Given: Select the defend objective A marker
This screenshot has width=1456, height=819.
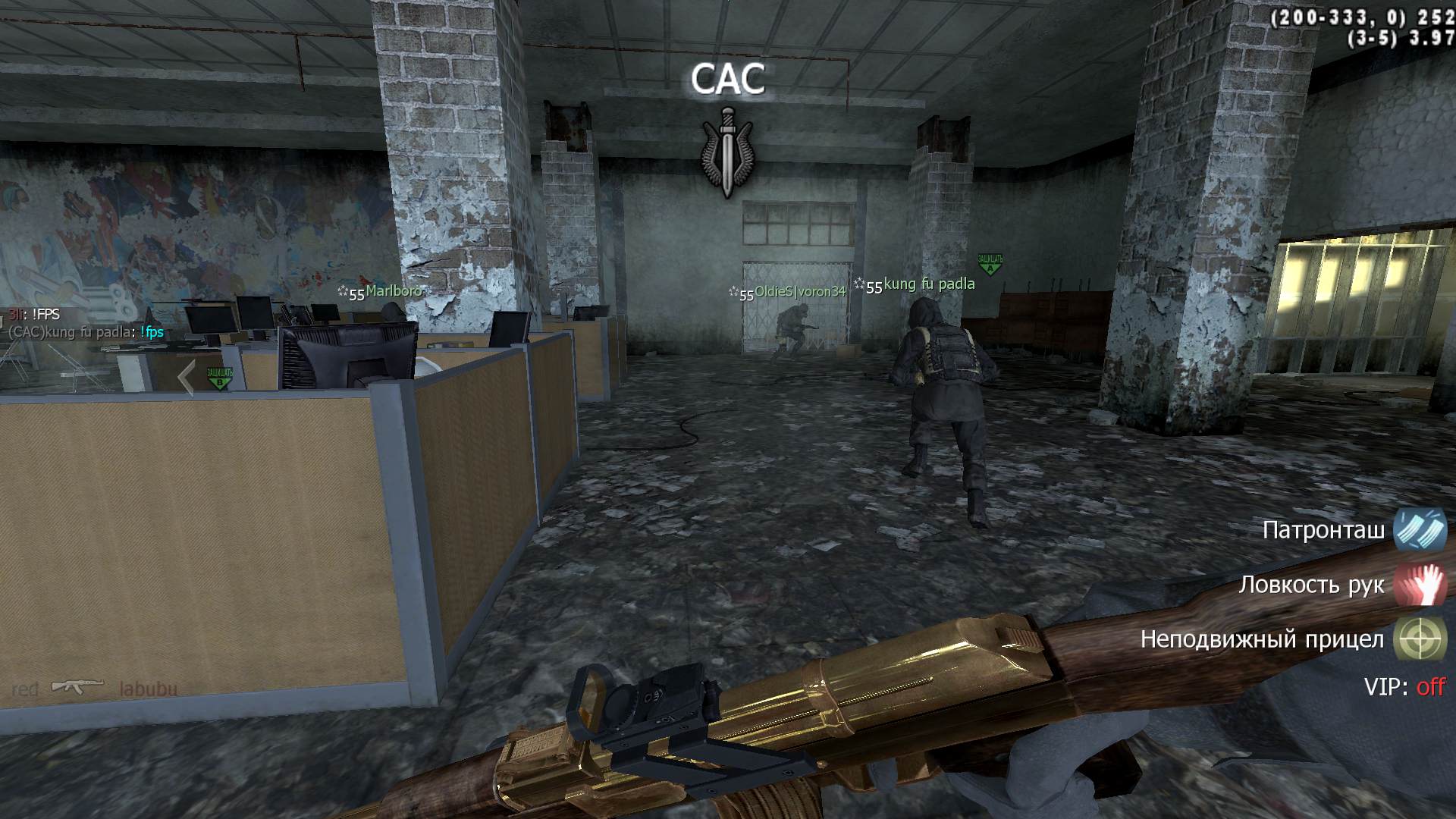Looking at the screenshot, I should tap(990, 265).
